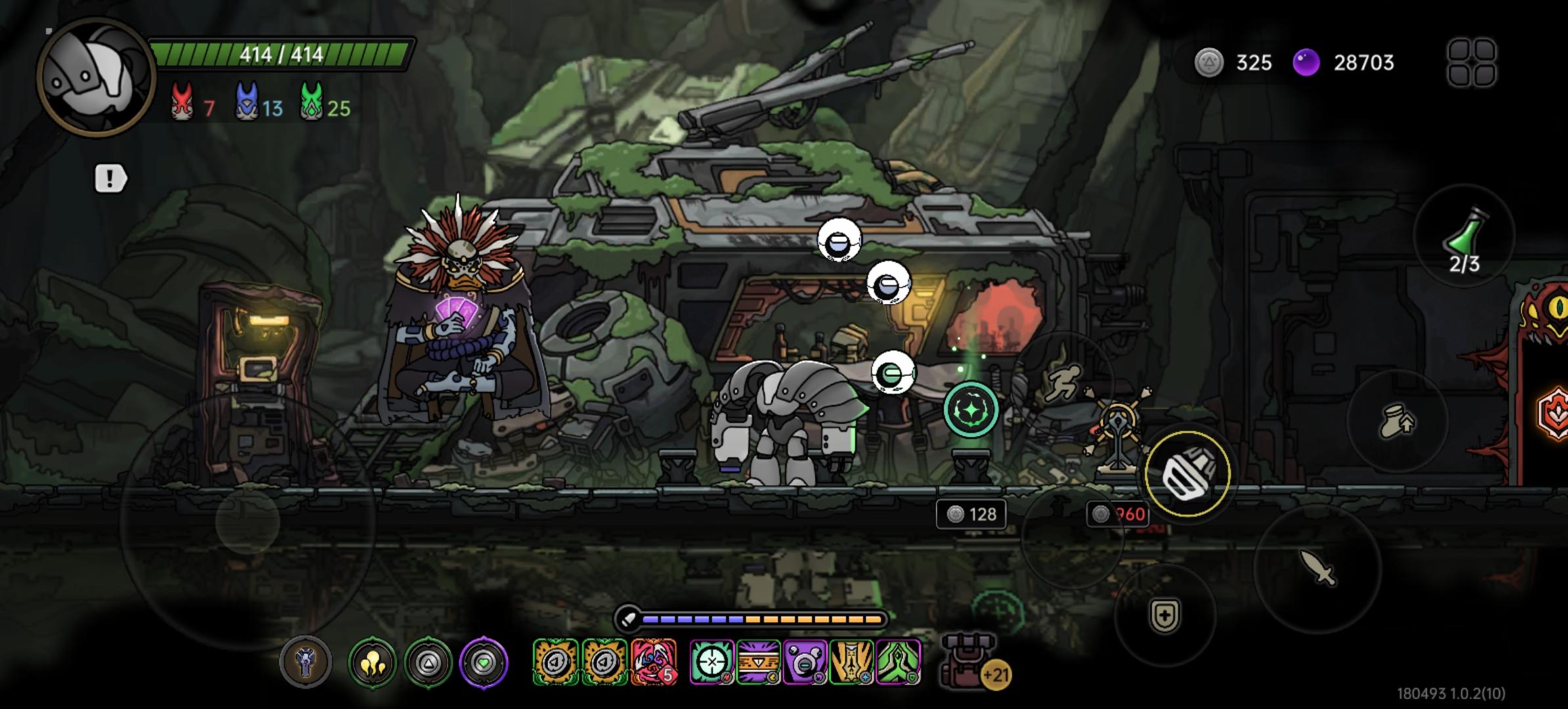Activate the armored fist skill button
The width and height of the screenshot is (1568, 709).
pos(1187,474)
